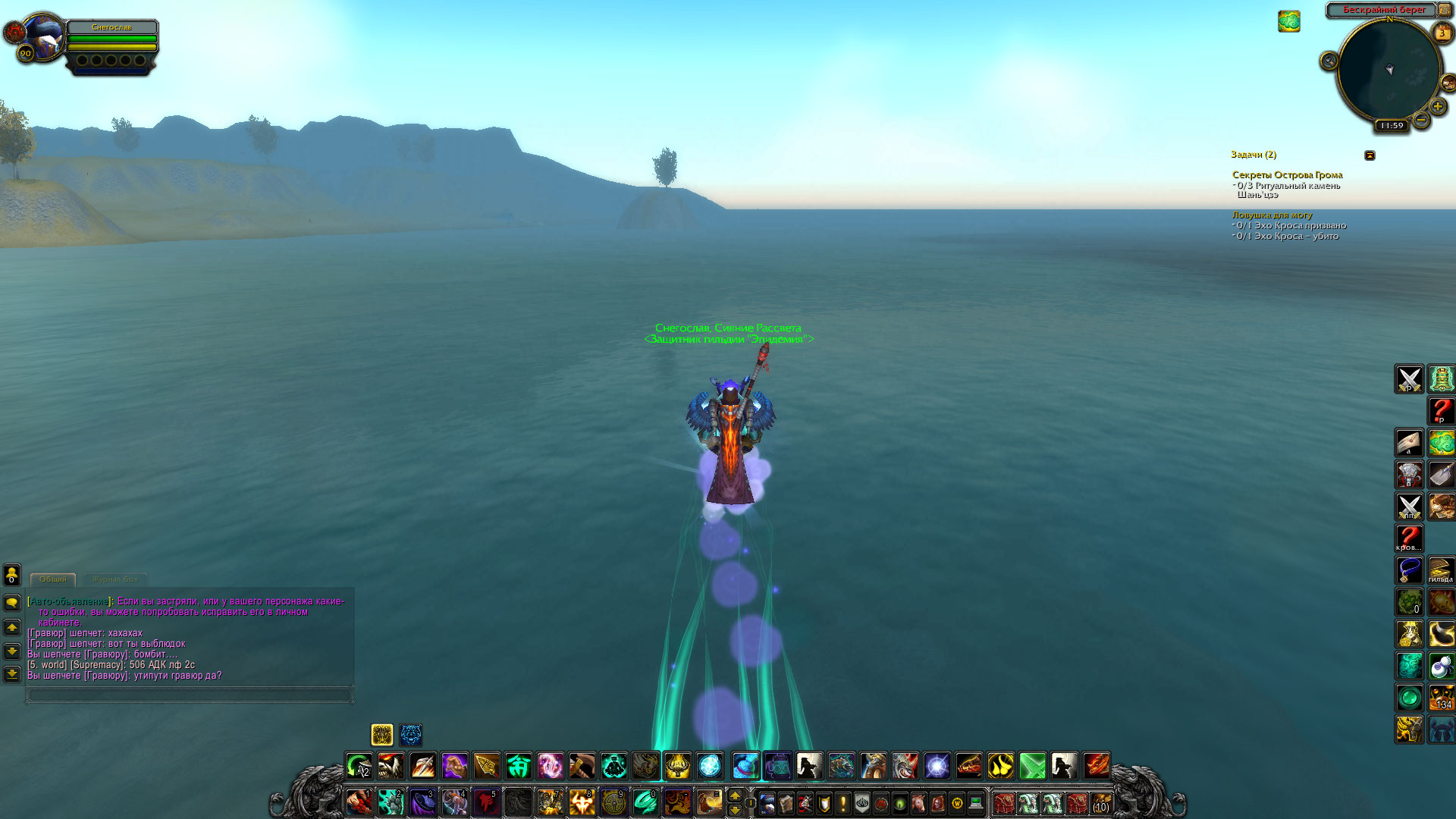Zoom out the minimap

[1421, 120]
